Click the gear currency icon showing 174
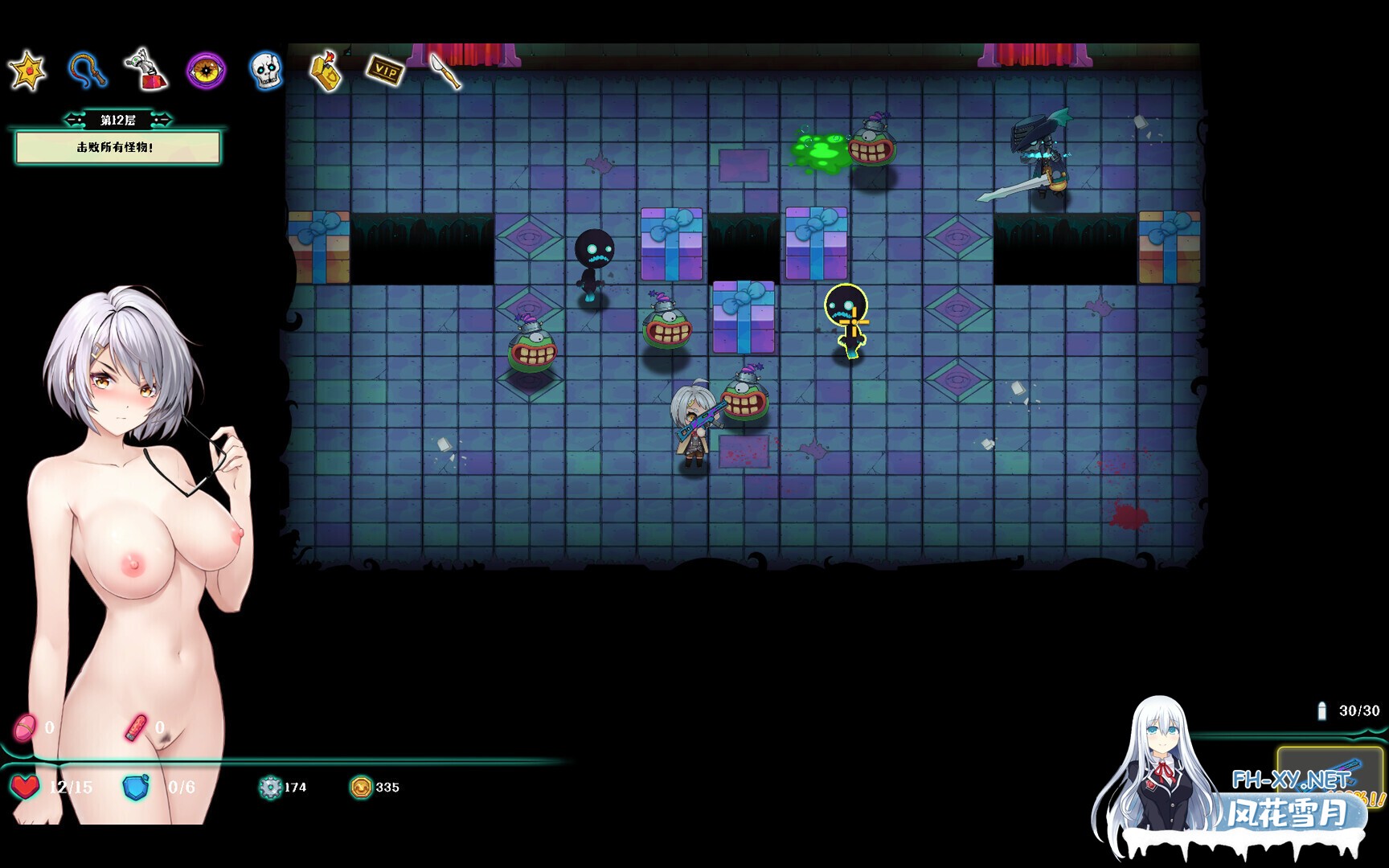This screenshot has height=868, width=1389. 271,788
